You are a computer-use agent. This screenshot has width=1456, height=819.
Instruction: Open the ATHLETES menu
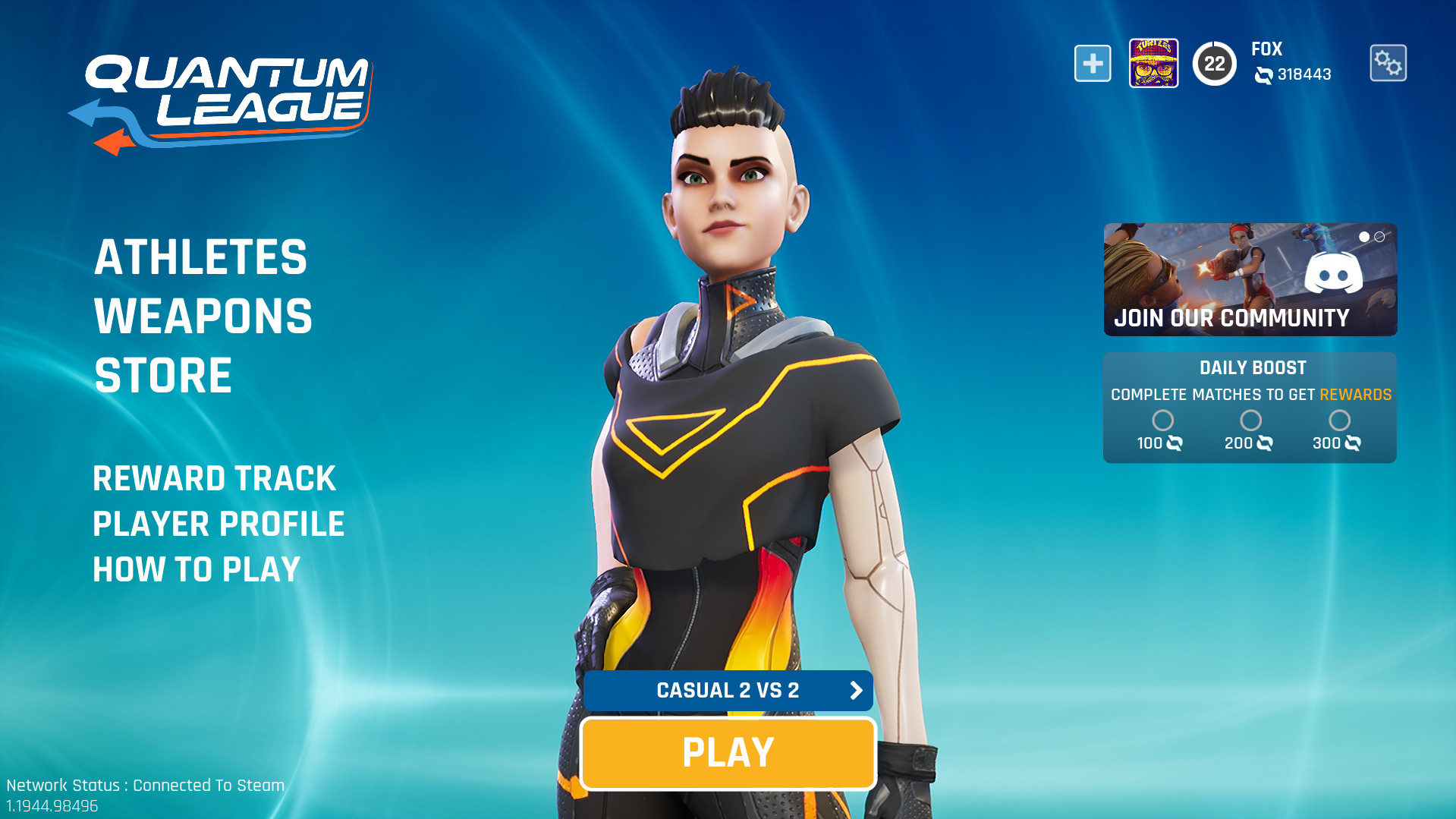coord(200,257)
